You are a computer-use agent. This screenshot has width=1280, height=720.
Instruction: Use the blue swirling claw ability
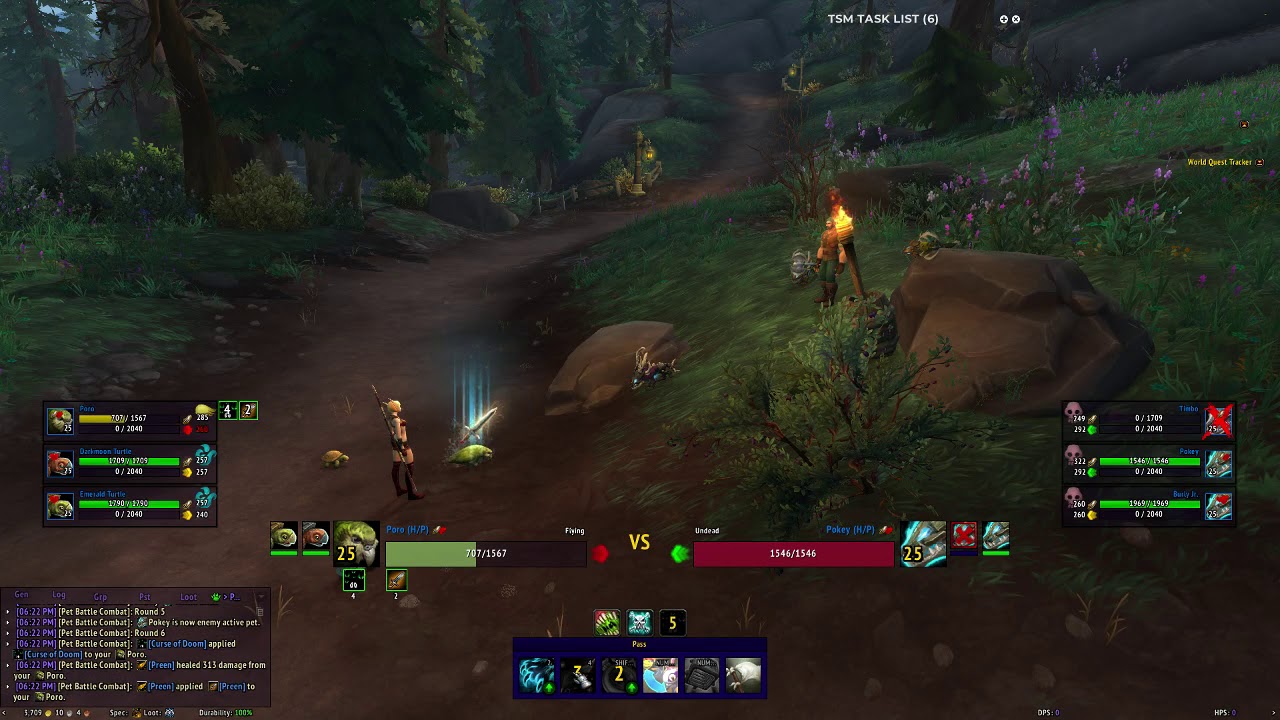[x=536, y=676]
